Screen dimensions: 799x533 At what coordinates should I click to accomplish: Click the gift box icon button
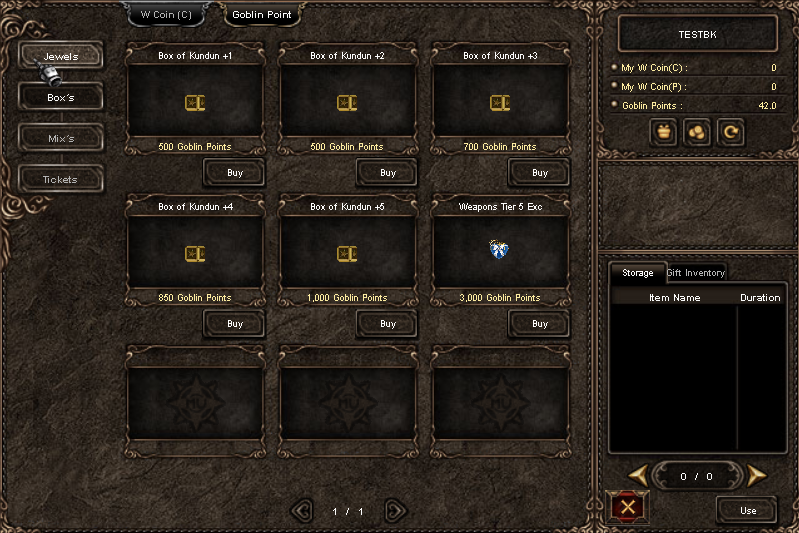(x=664, y=132)
